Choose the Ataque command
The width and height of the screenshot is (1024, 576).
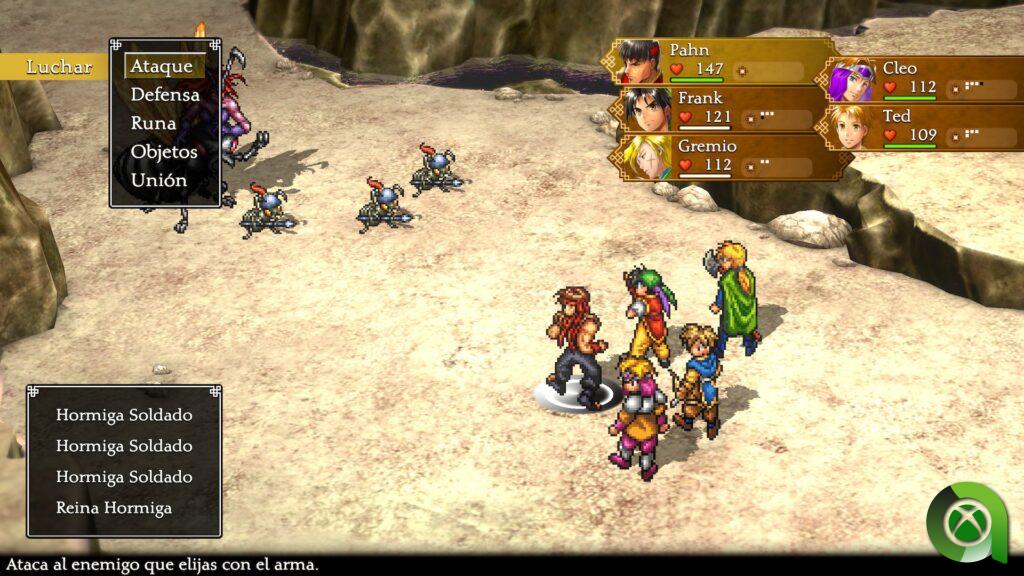click(162, 66)
